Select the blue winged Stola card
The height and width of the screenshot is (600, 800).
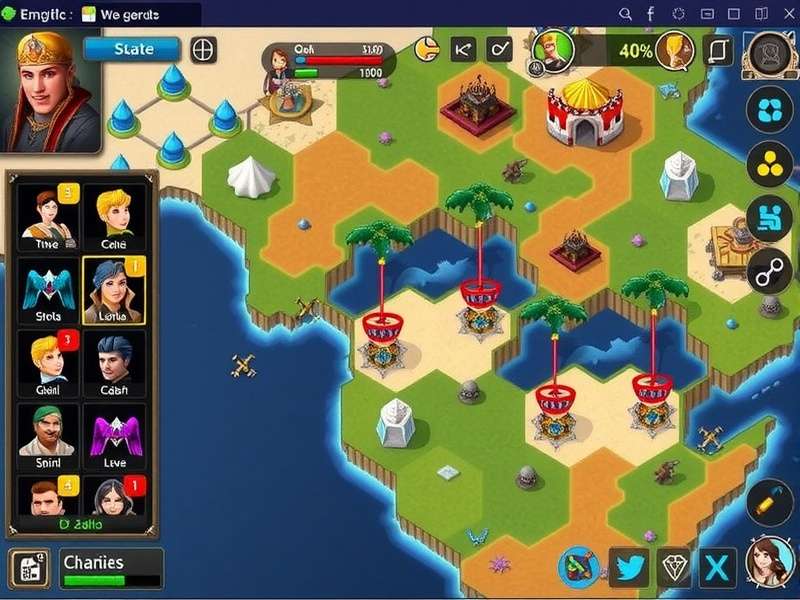[x=47, y=290]
